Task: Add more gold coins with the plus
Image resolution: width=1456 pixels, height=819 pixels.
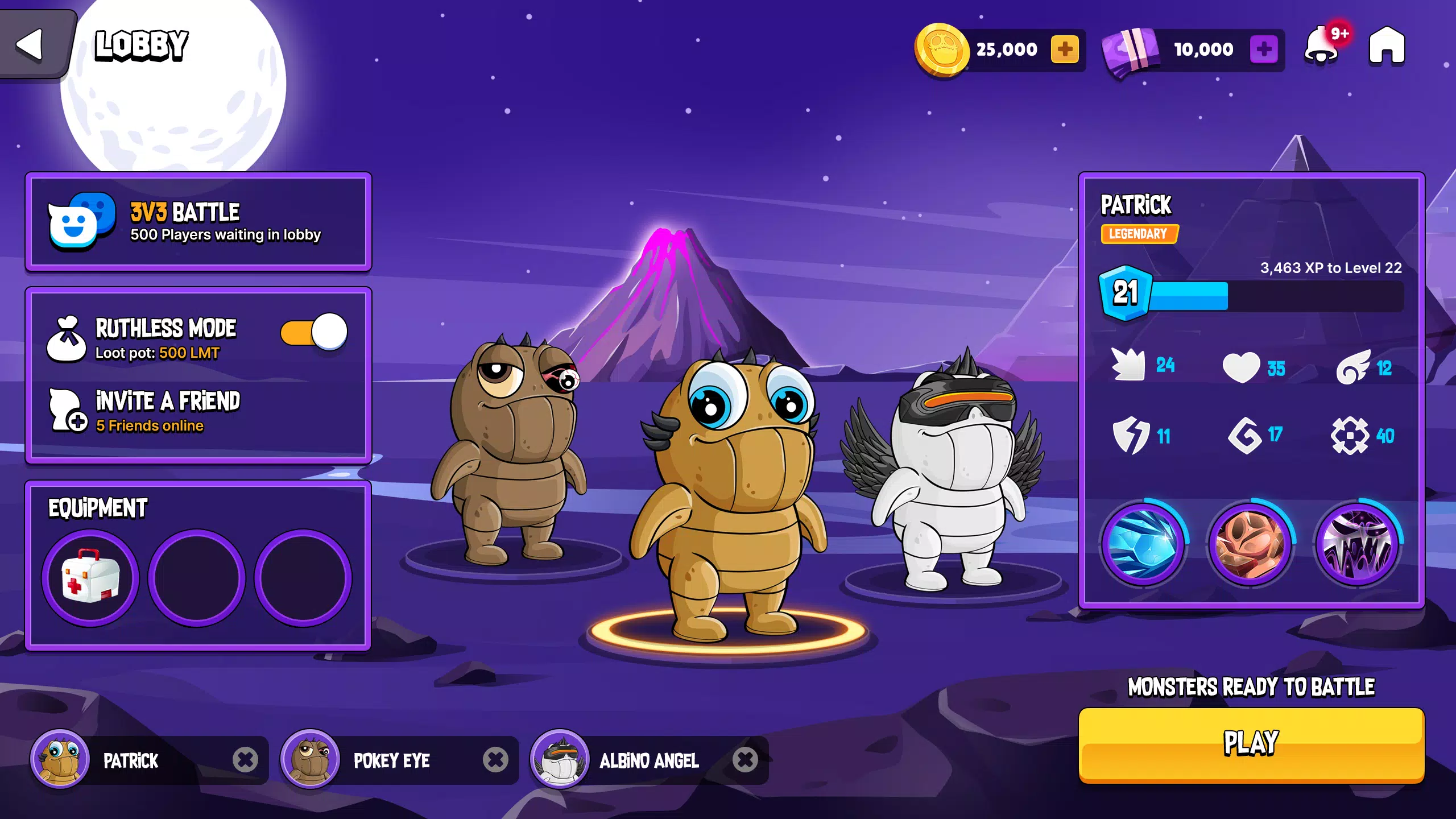Action: (1065, 49)
